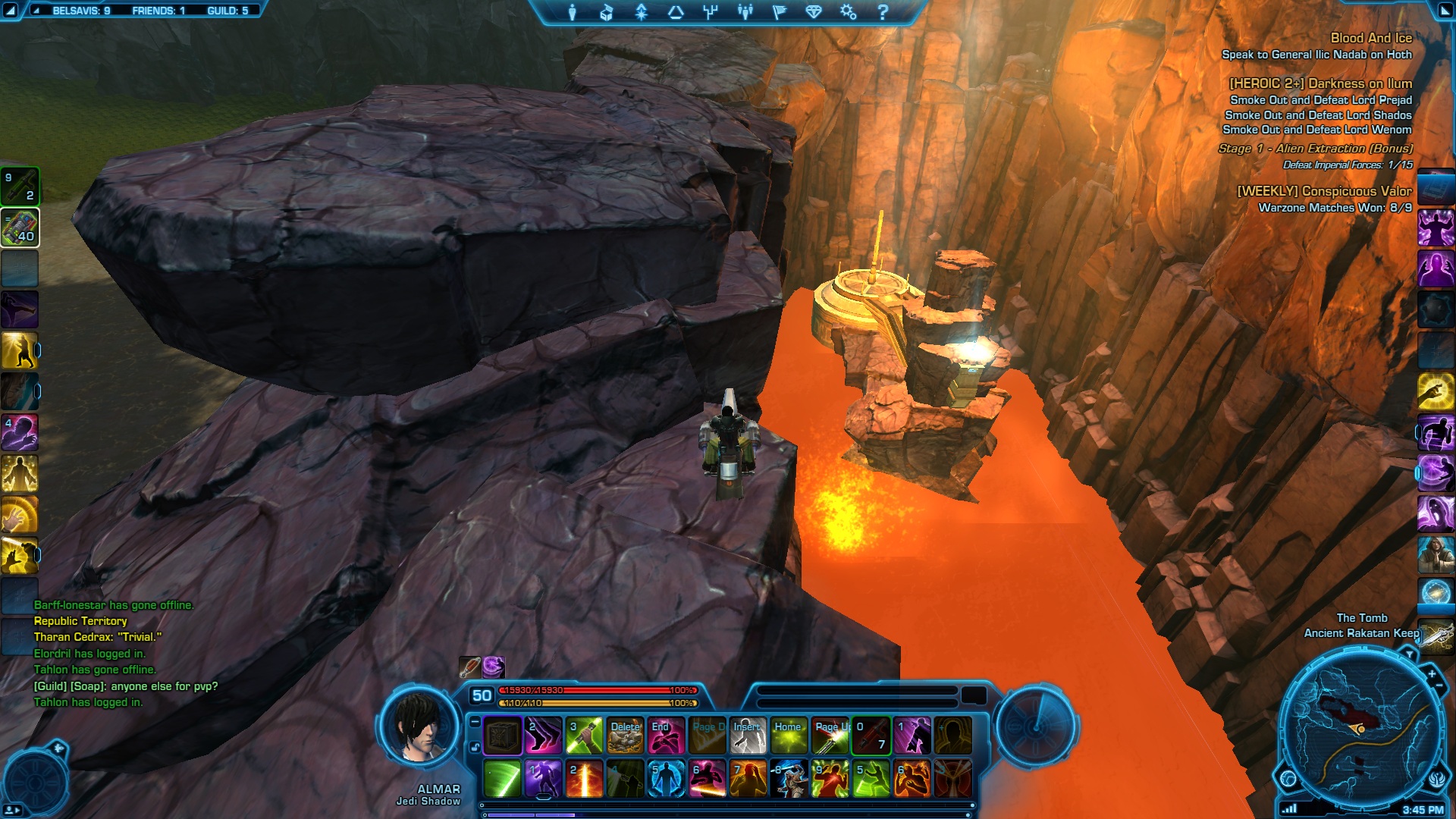Open the world map globe button
Viewport: 1456px width, 819px height.
(x=1288, y=778)
